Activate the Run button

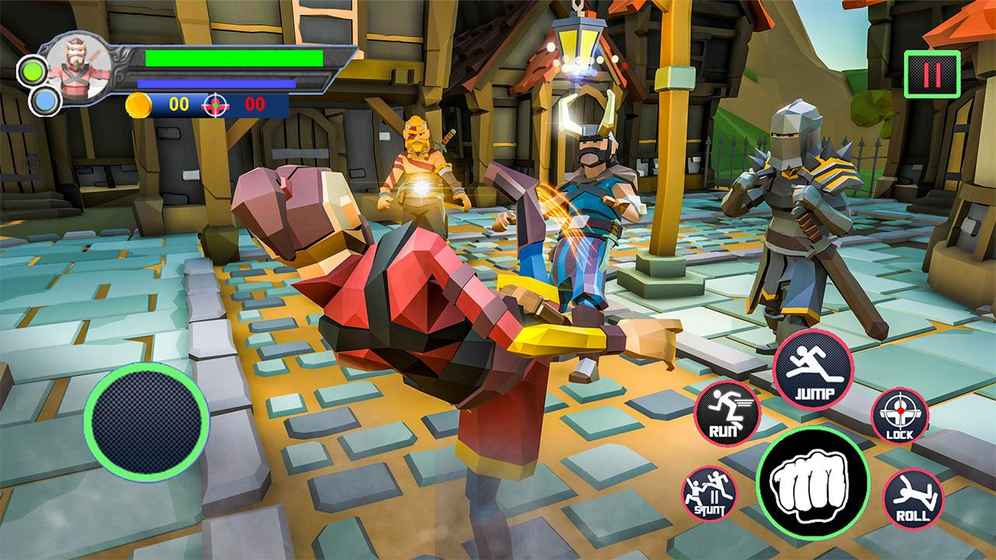pyautogui.click(x=727, y=411)
